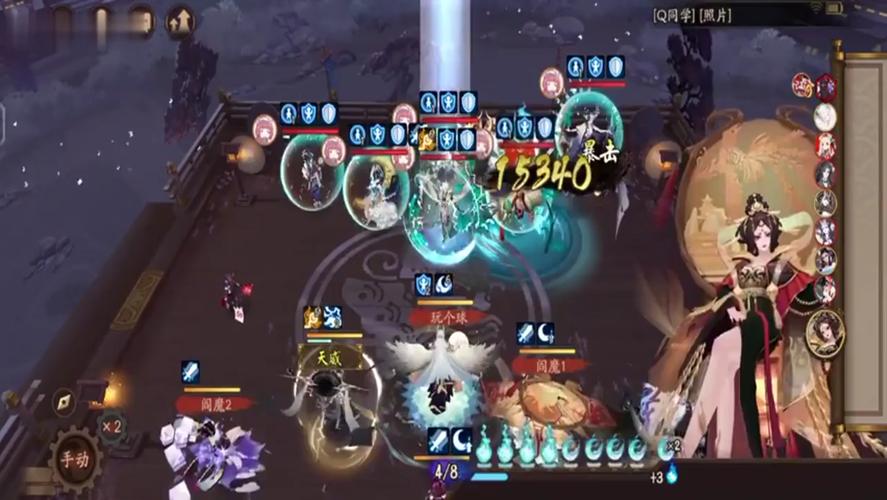Click the sword skill icon above the 4/8 counter
The image size is (887, 500).
tap(438, 439)
